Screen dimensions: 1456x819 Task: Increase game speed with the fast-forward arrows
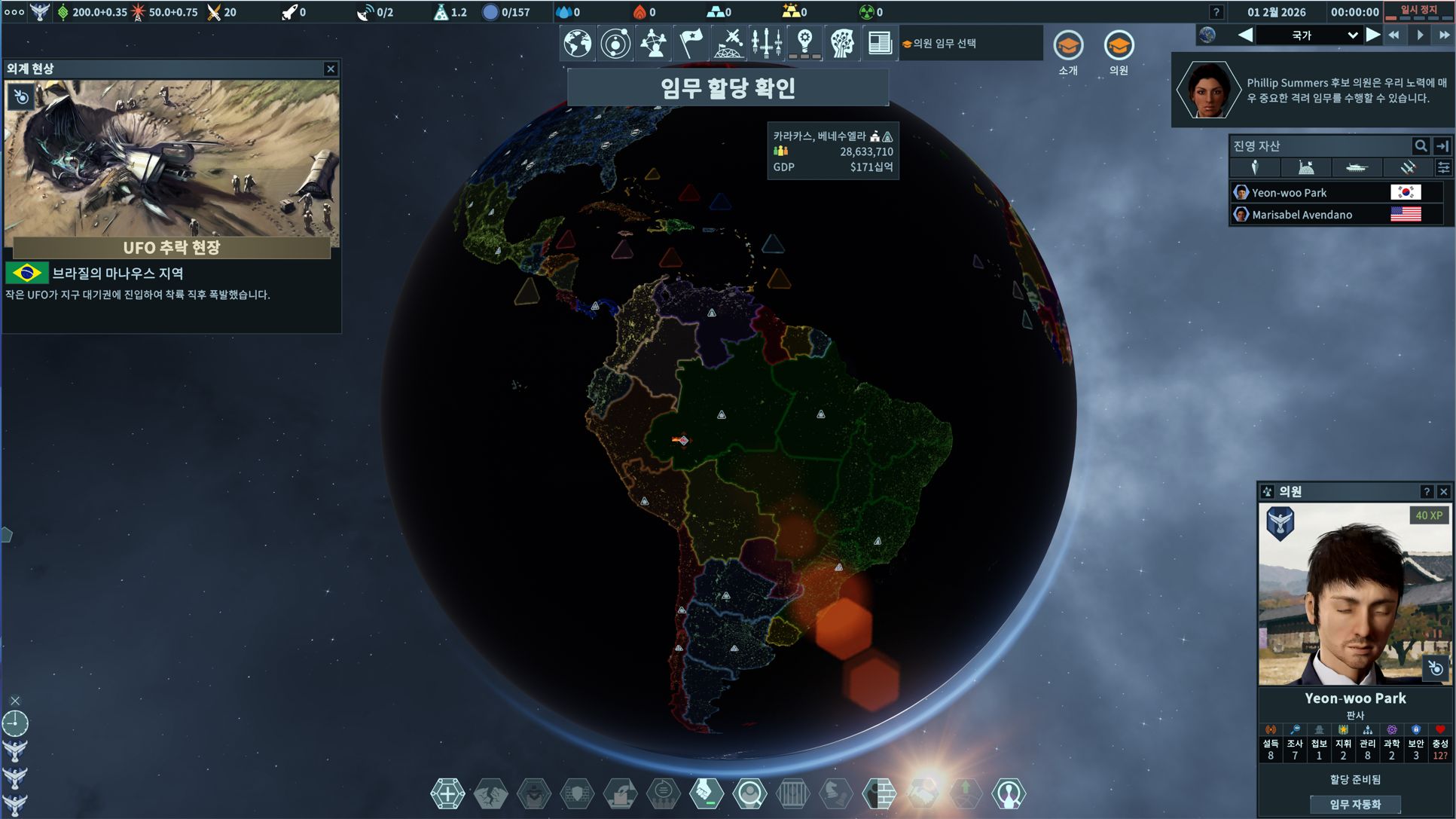point(1444,35)
